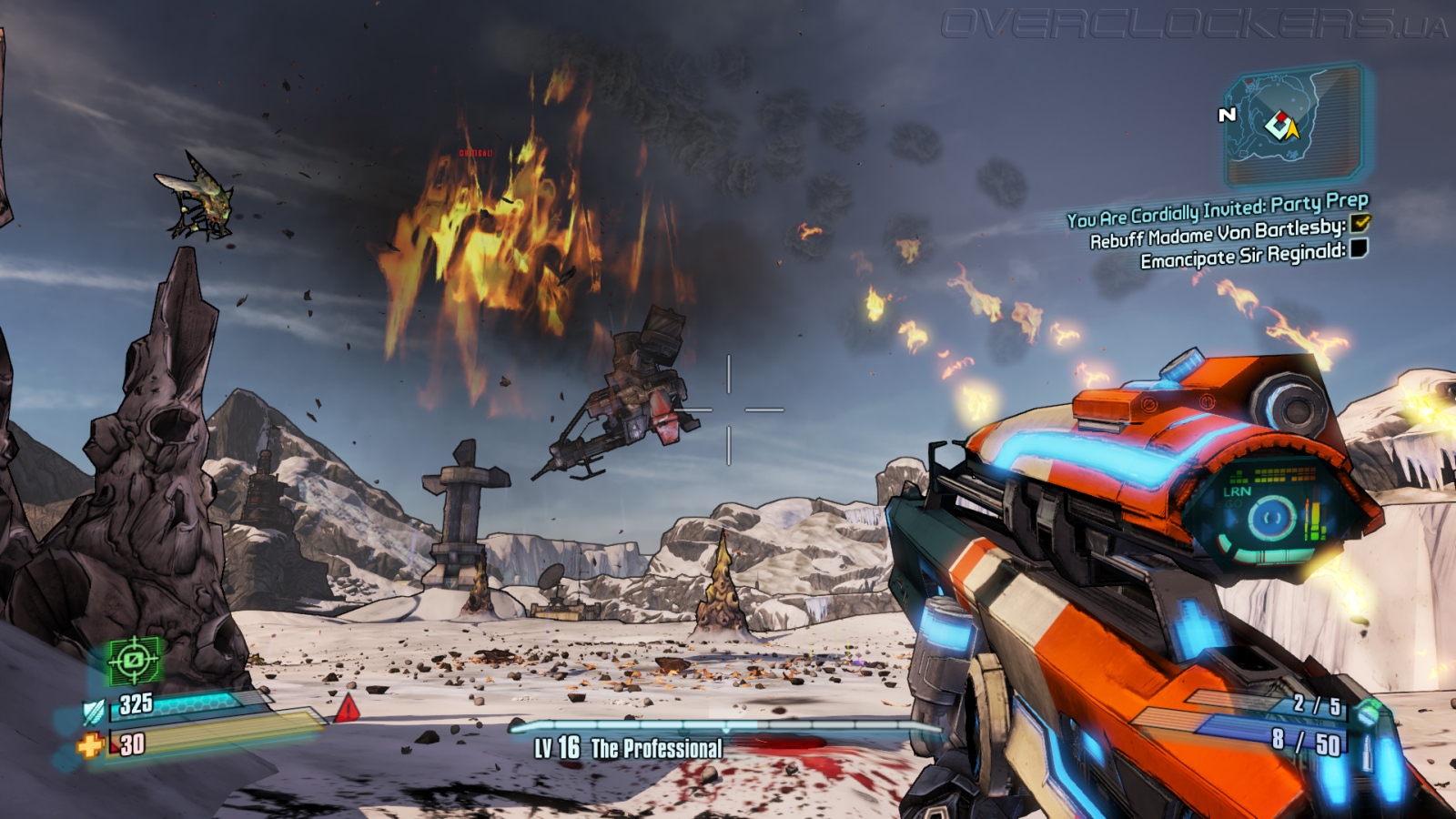The image size is (1456, 819).
Task: Click the green action skill crosshair icon
Action: pyautogui.click(x=135, y=660)
